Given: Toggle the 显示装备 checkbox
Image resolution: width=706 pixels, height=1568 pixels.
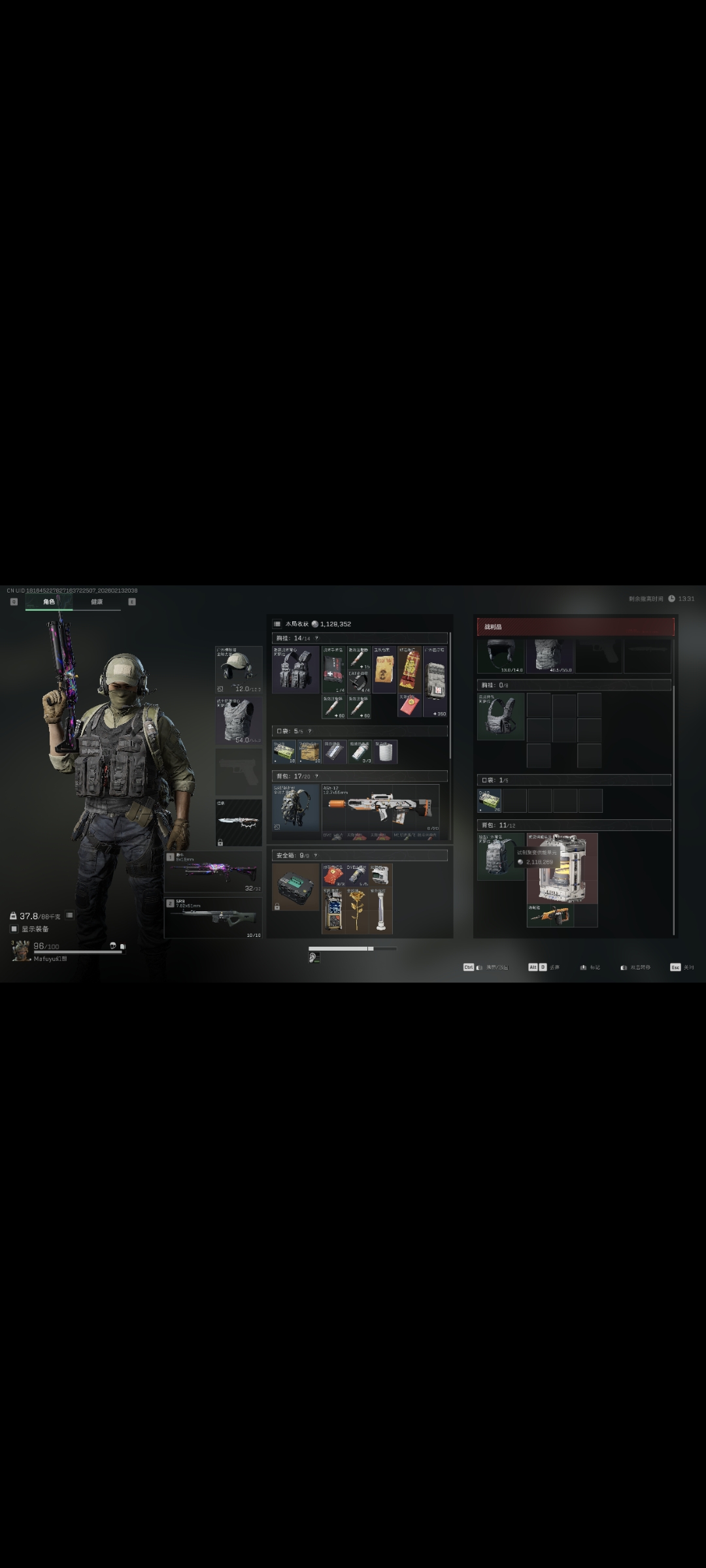Looking at the screenshot, I should [14, 929].
